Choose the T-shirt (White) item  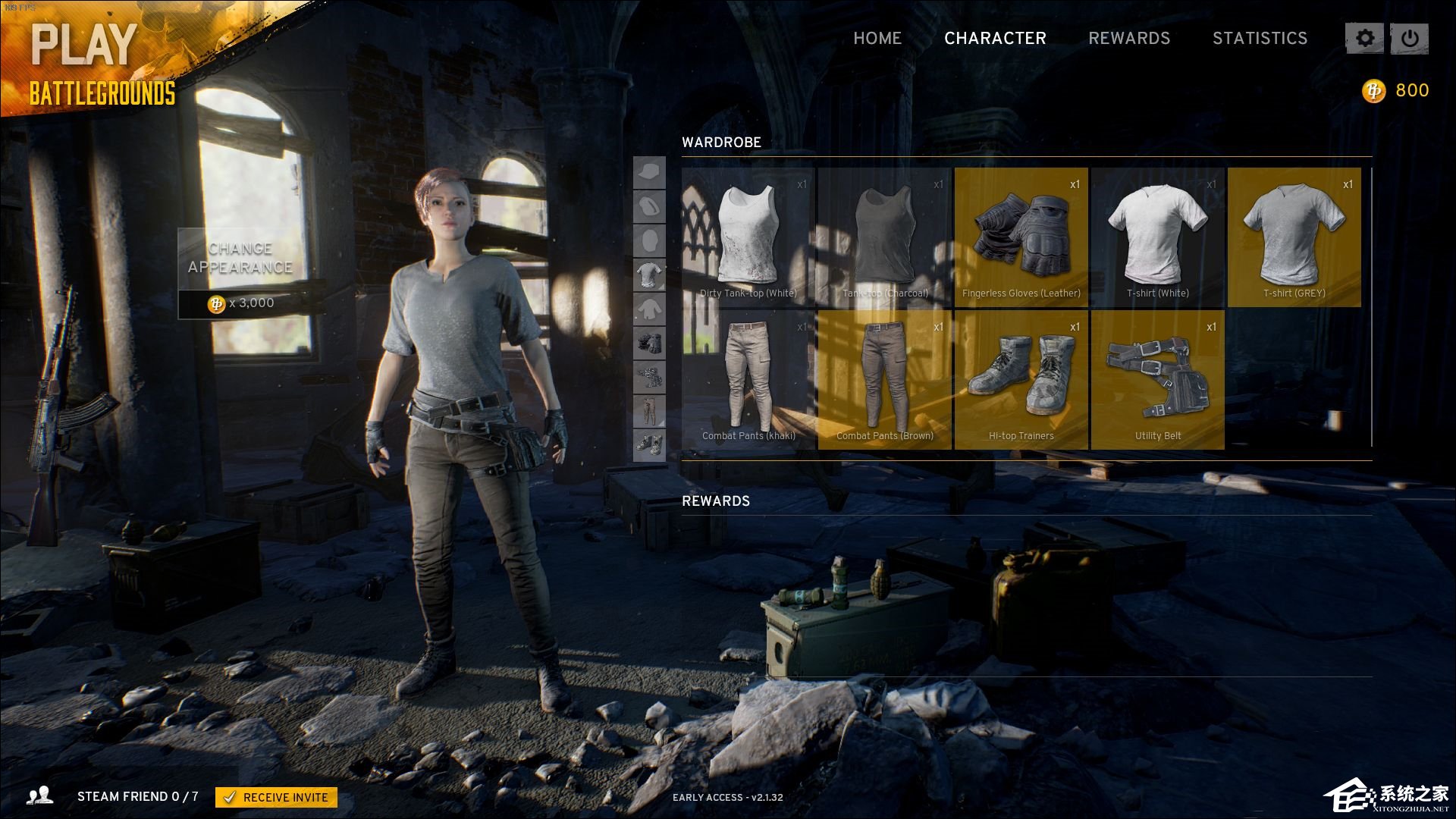pos(1158,237)
